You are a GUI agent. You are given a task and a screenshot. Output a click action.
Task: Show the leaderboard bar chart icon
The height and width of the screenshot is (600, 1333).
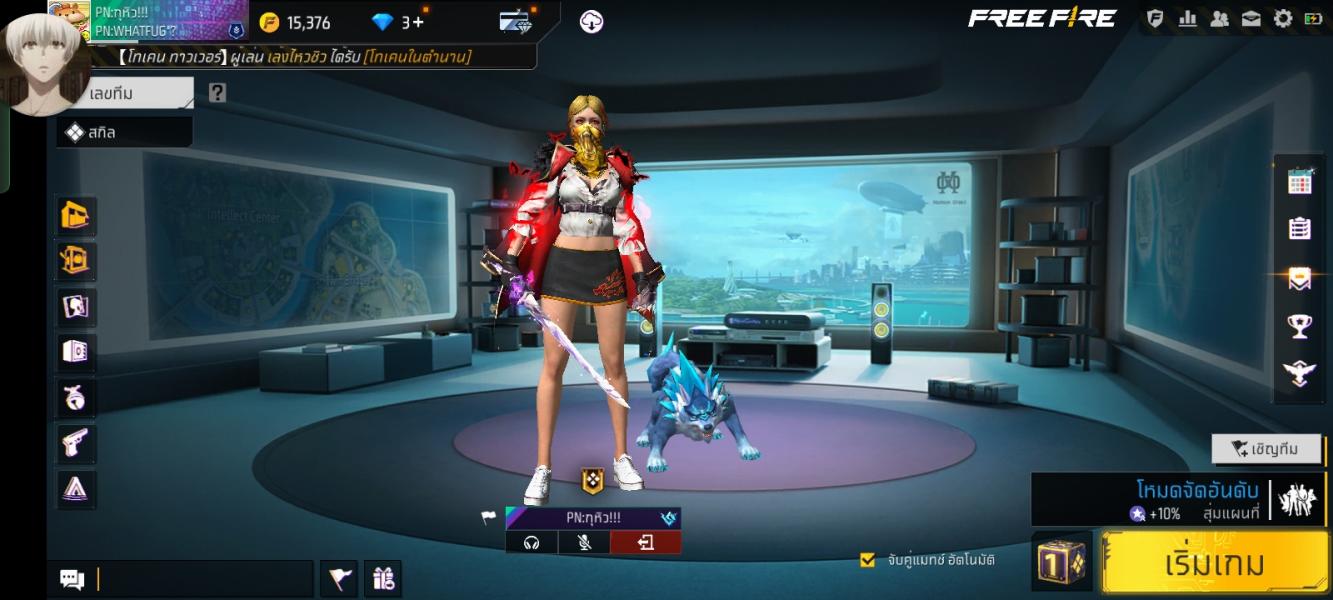click(1188, 19)
